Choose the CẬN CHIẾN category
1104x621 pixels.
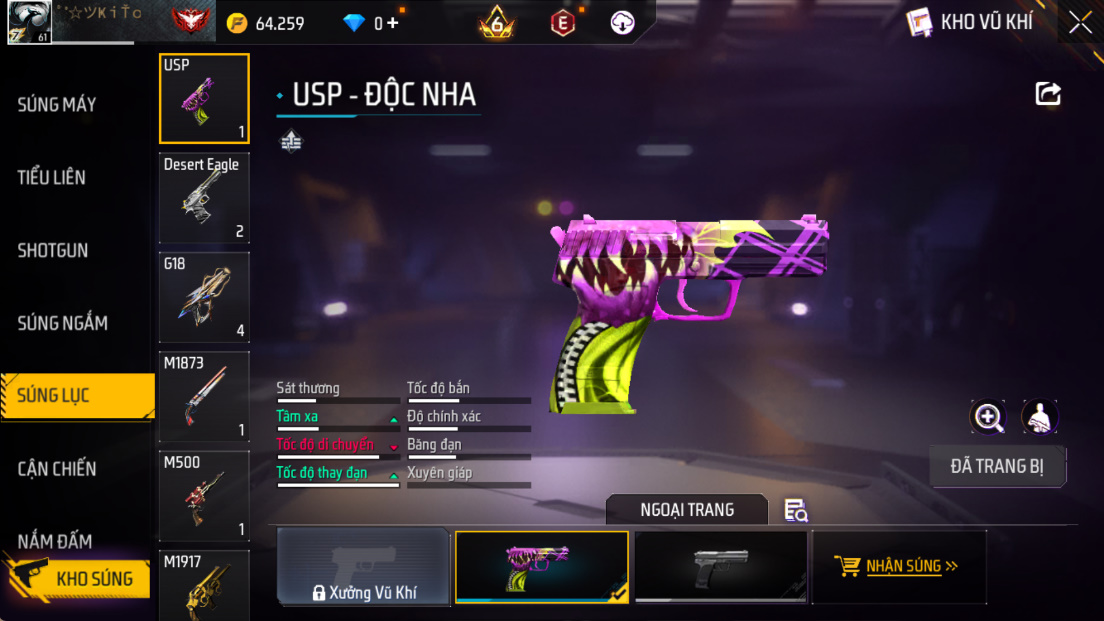57,468
